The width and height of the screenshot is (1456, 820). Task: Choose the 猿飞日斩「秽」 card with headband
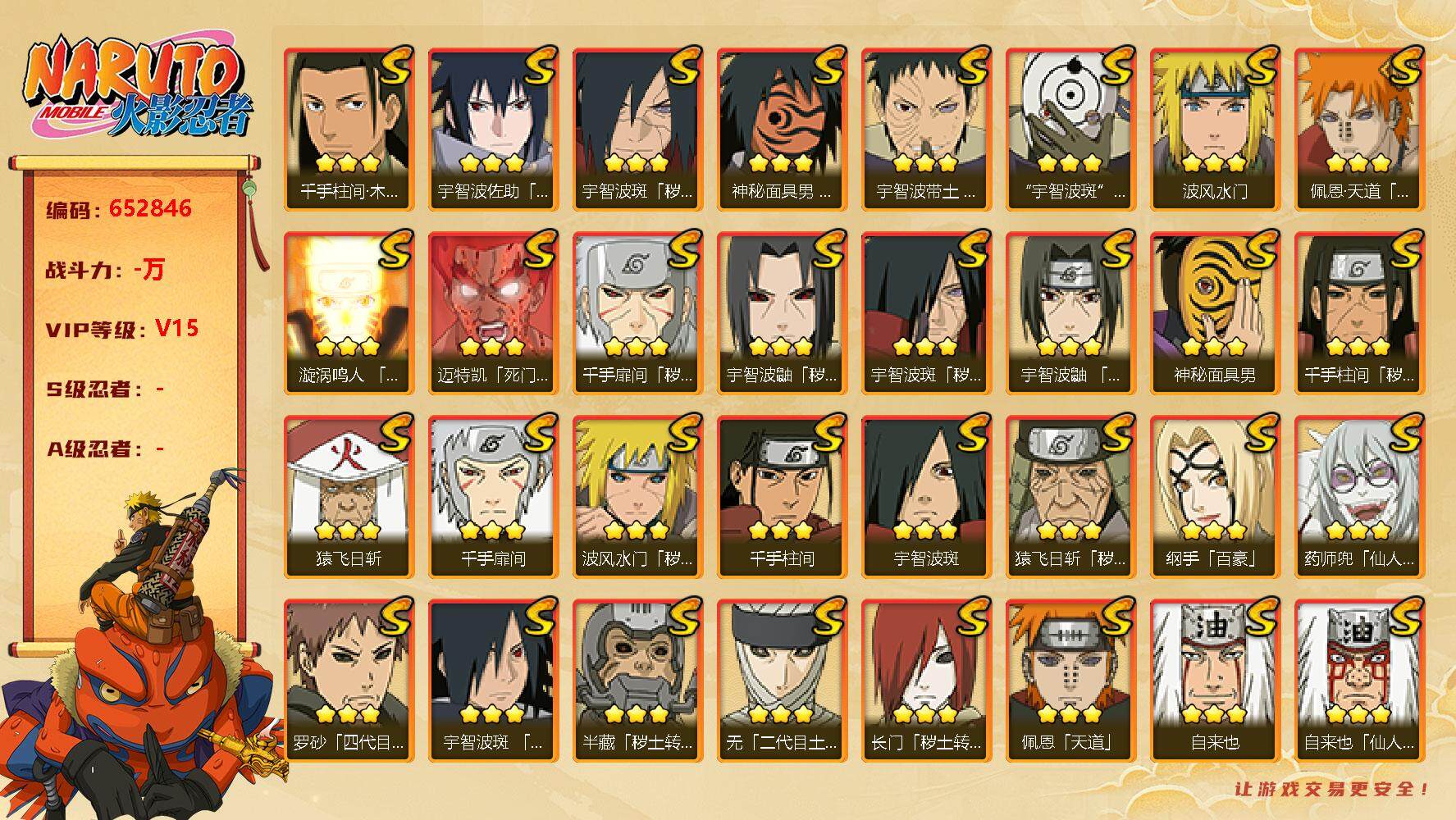[x=1071, y=496]
